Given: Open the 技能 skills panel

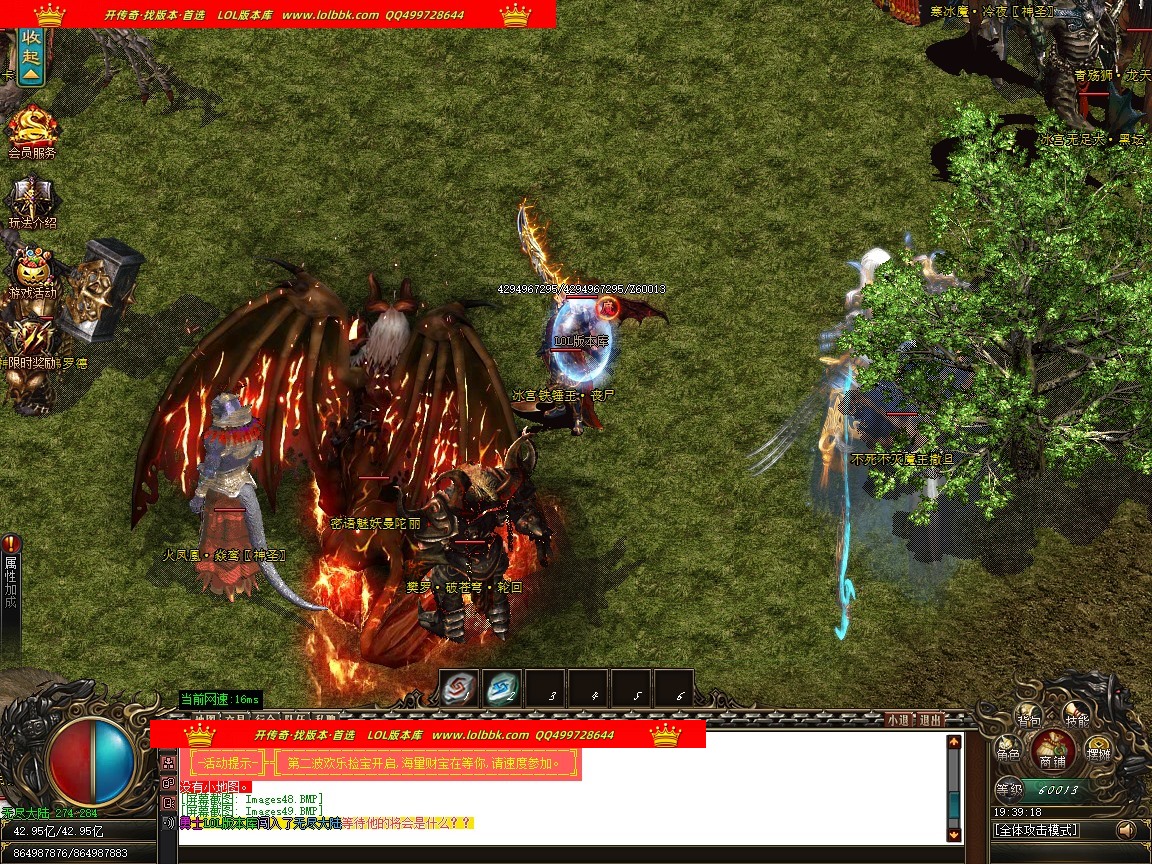Looking at the screenshot, I should (x=1077, y=718).
